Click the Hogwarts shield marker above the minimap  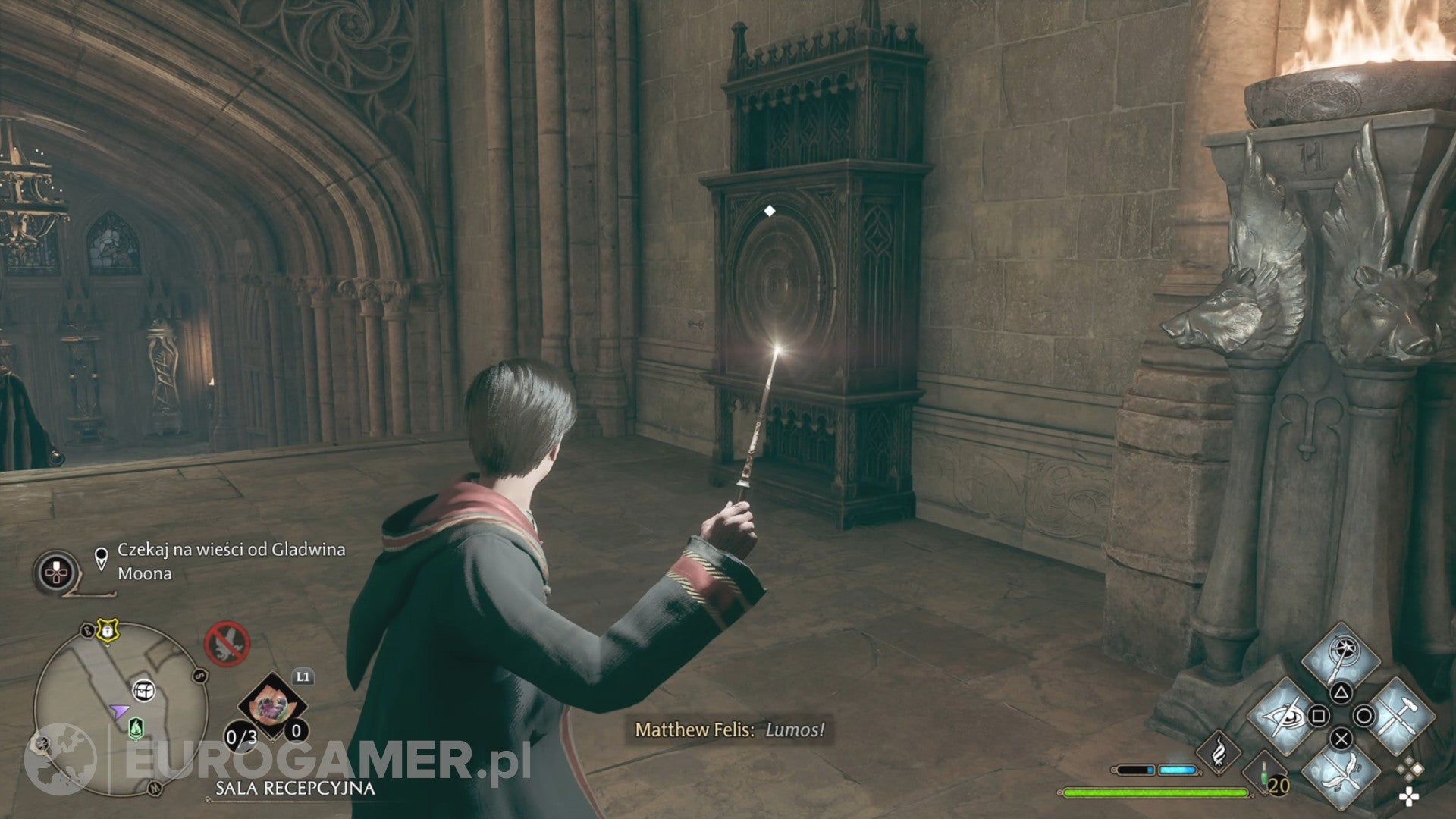[107, 632]
